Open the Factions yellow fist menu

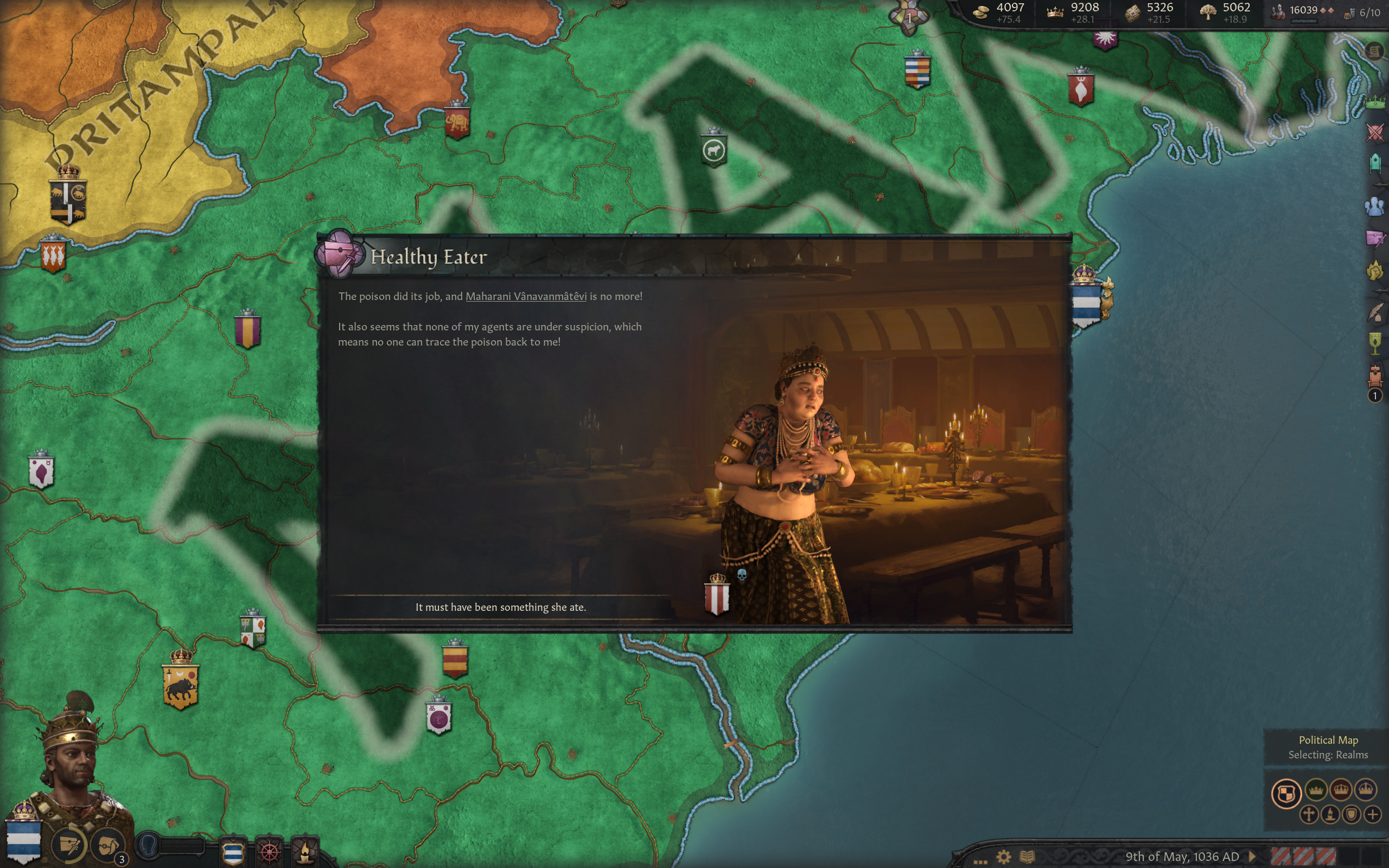tap(1375, 270)
